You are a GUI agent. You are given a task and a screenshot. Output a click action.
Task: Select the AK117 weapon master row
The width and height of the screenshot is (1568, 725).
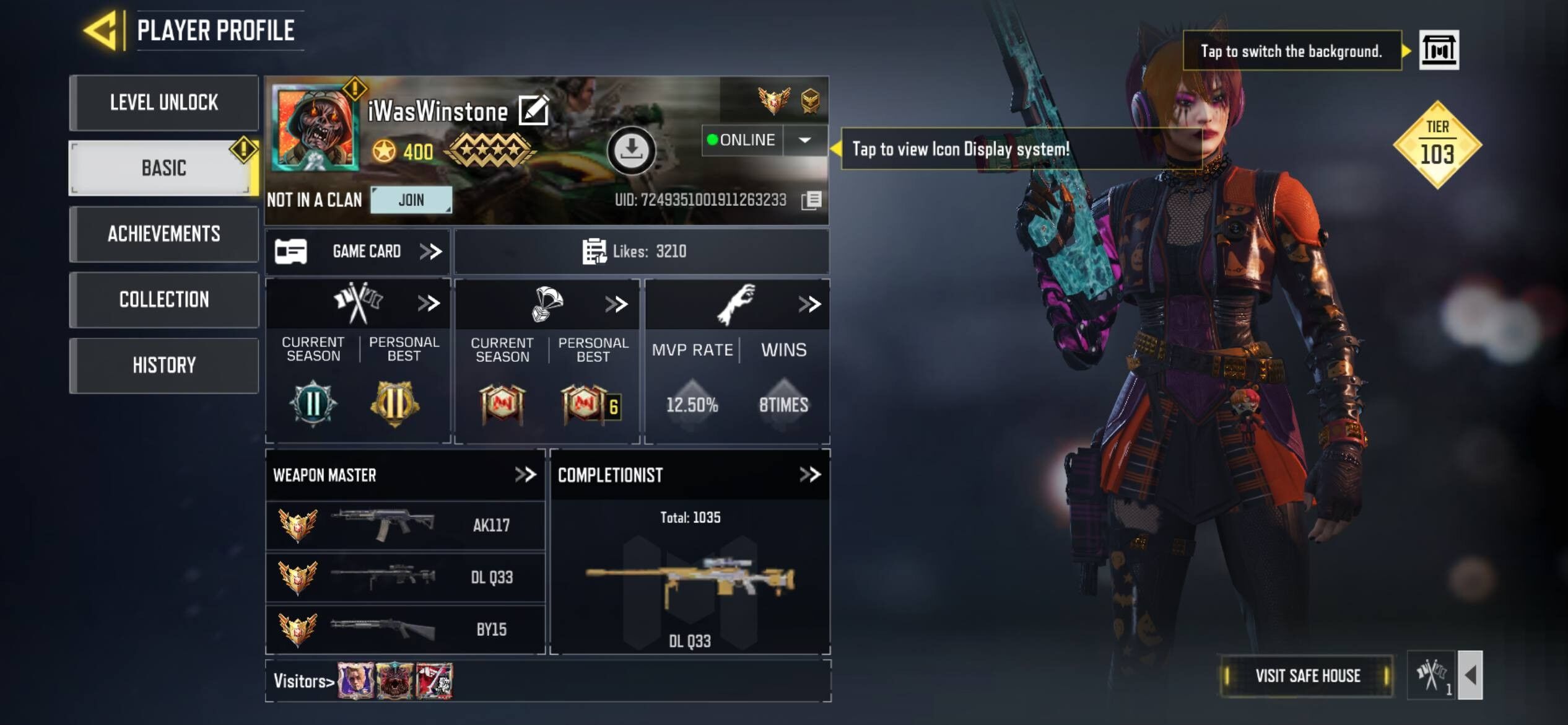pos(405,525)
